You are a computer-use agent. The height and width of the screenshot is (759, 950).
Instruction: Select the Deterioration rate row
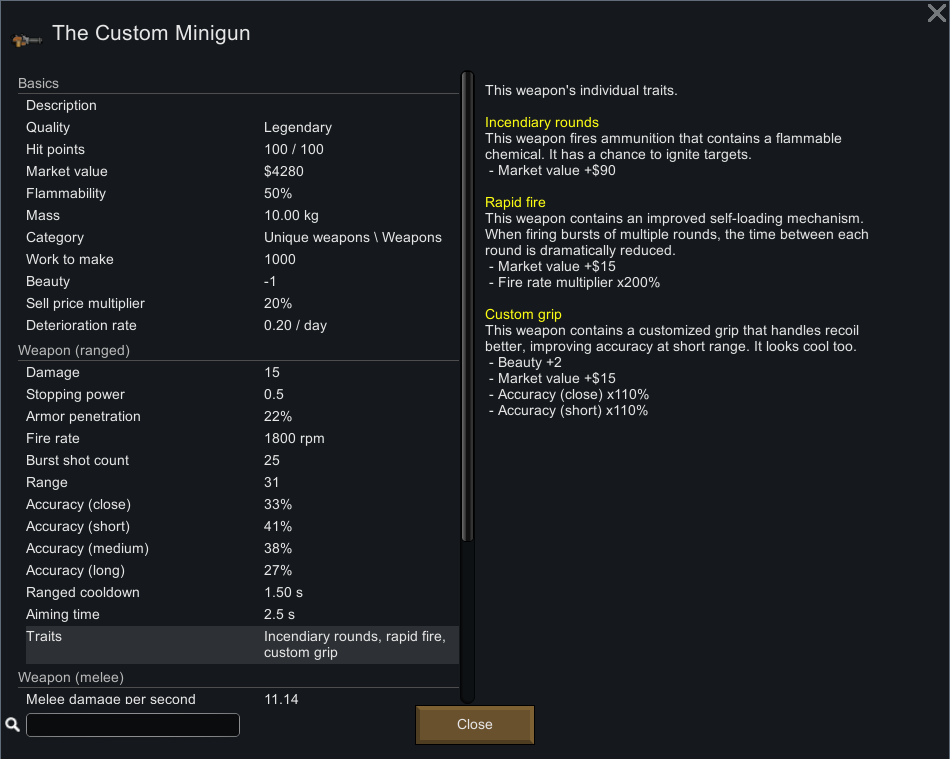click(x=240, y=326)
